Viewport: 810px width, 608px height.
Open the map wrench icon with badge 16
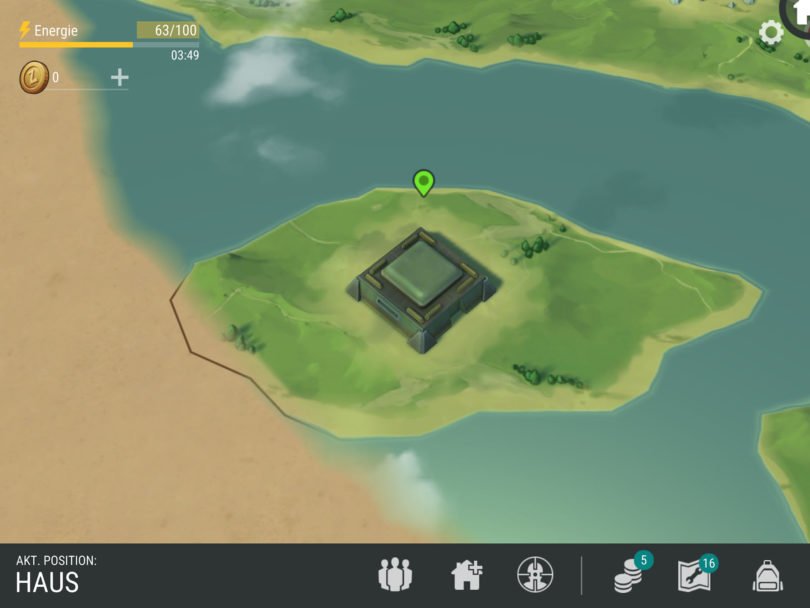(x=696, y=575)
